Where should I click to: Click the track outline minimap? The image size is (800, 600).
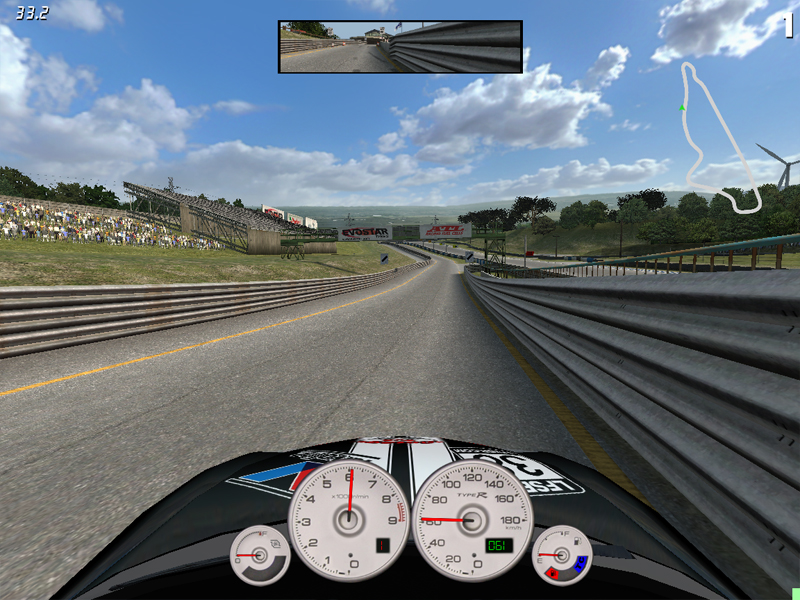point(718,138)
